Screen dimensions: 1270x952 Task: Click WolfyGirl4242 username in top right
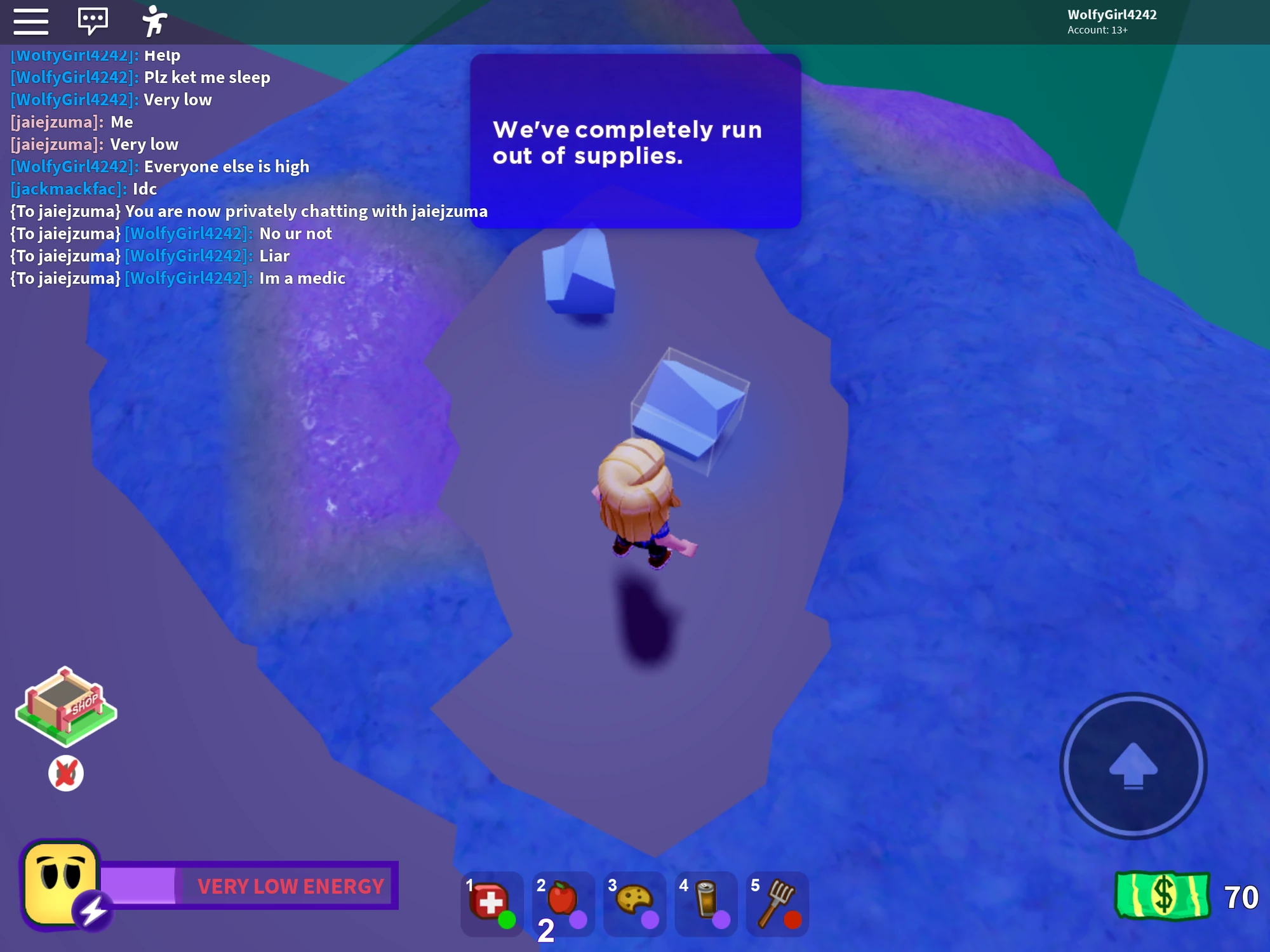1111,15
